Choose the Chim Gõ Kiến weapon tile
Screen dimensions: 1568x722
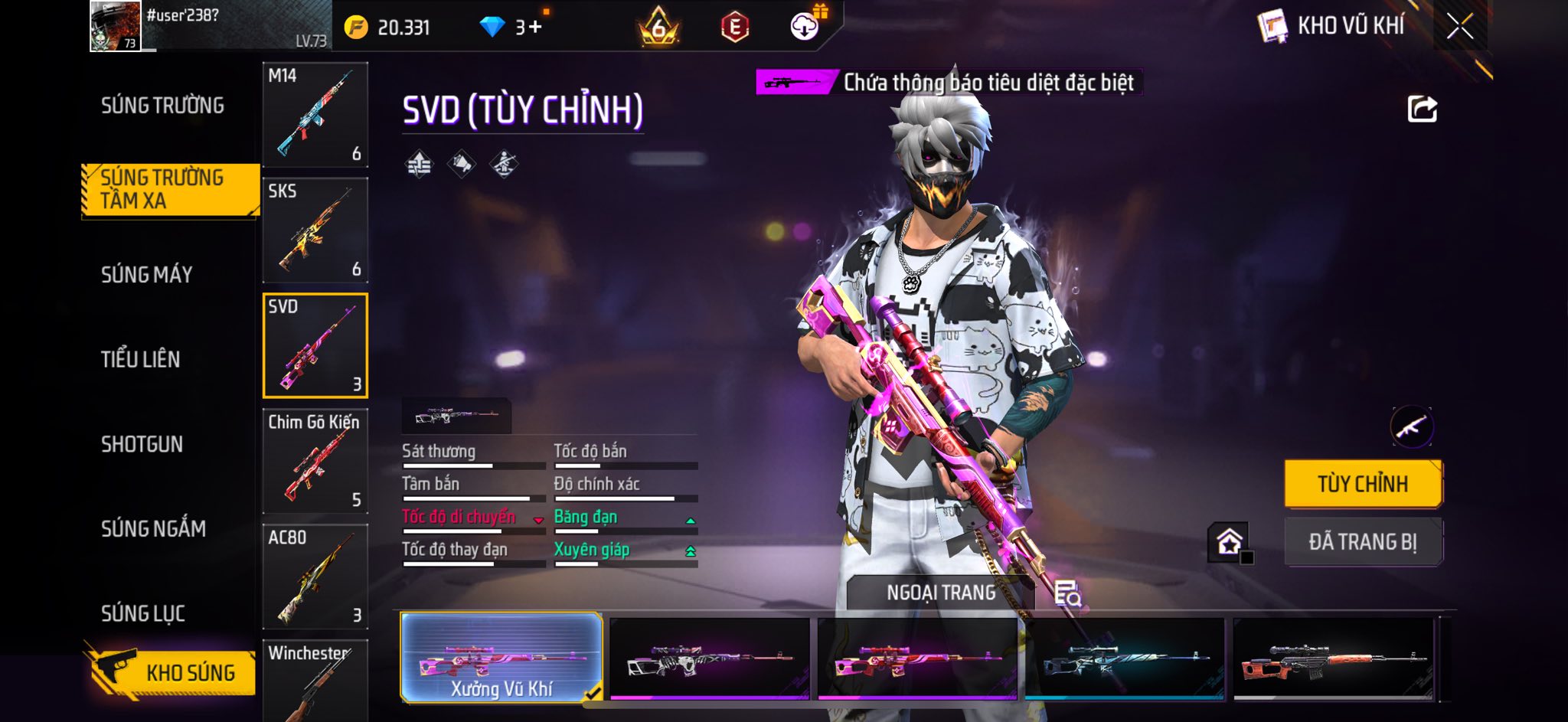315,462
